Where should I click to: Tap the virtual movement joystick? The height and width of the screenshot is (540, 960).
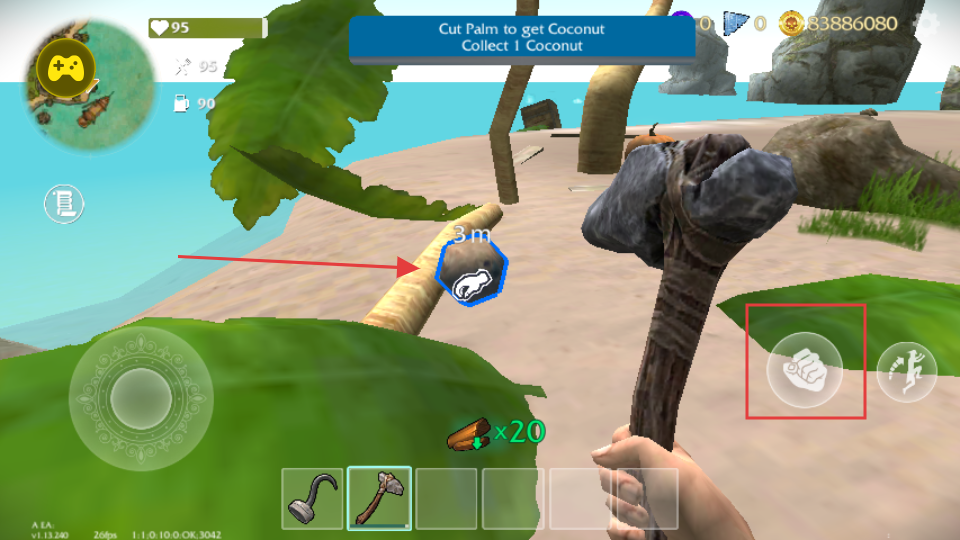[x=140, y=399]
